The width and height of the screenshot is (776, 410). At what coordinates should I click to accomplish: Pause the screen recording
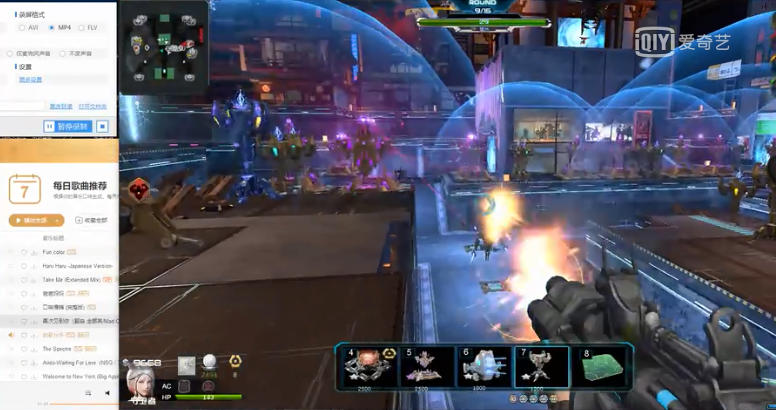tap(67, 126)
